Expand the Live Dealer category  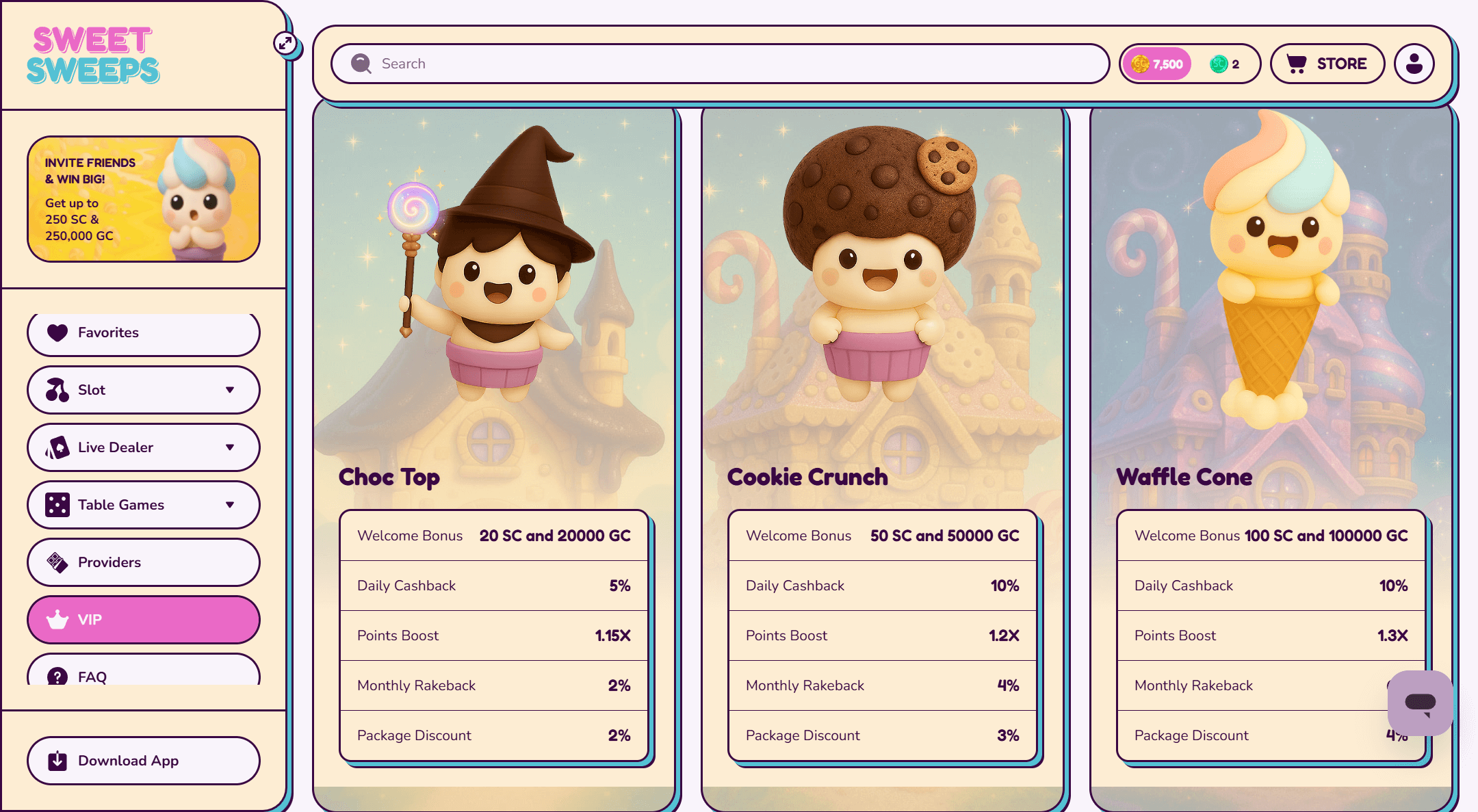click(x=144, y=447)
